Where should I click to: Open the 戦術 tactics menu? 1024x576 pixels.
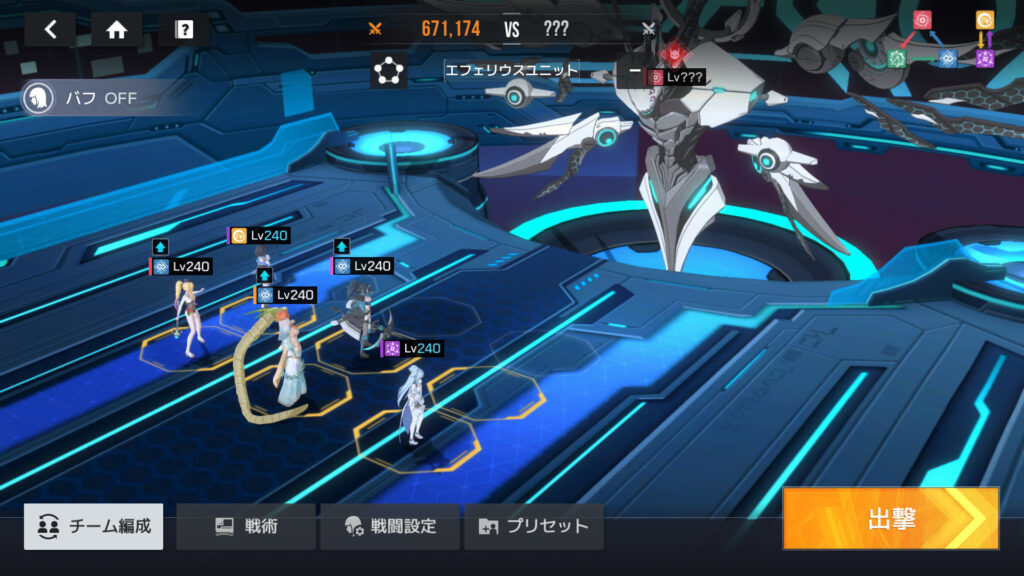[x=246, y=526]
